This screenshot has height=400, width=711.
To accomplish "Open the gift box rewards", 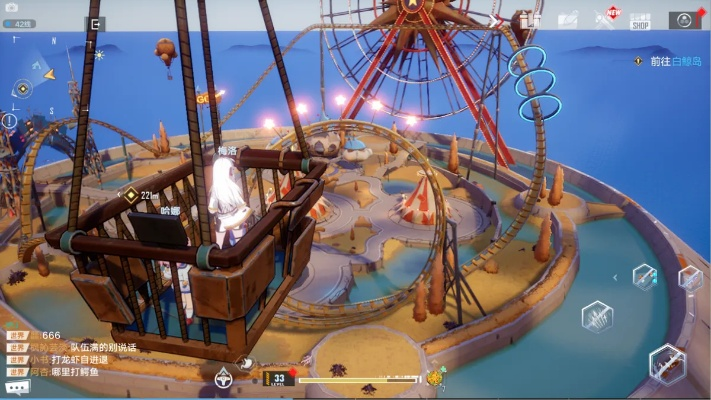I will pos(531,19).
